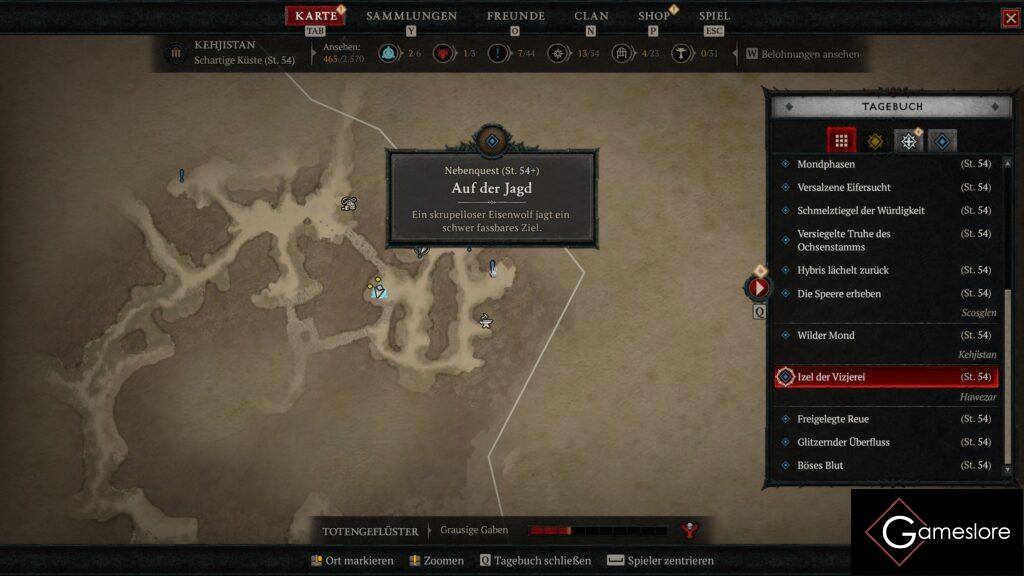Image resolution: width=1024 pixels, height=576 pixels.
Task: Click Belohnungen ansehen for Kehjistan
Action: (x=803, y=54)
